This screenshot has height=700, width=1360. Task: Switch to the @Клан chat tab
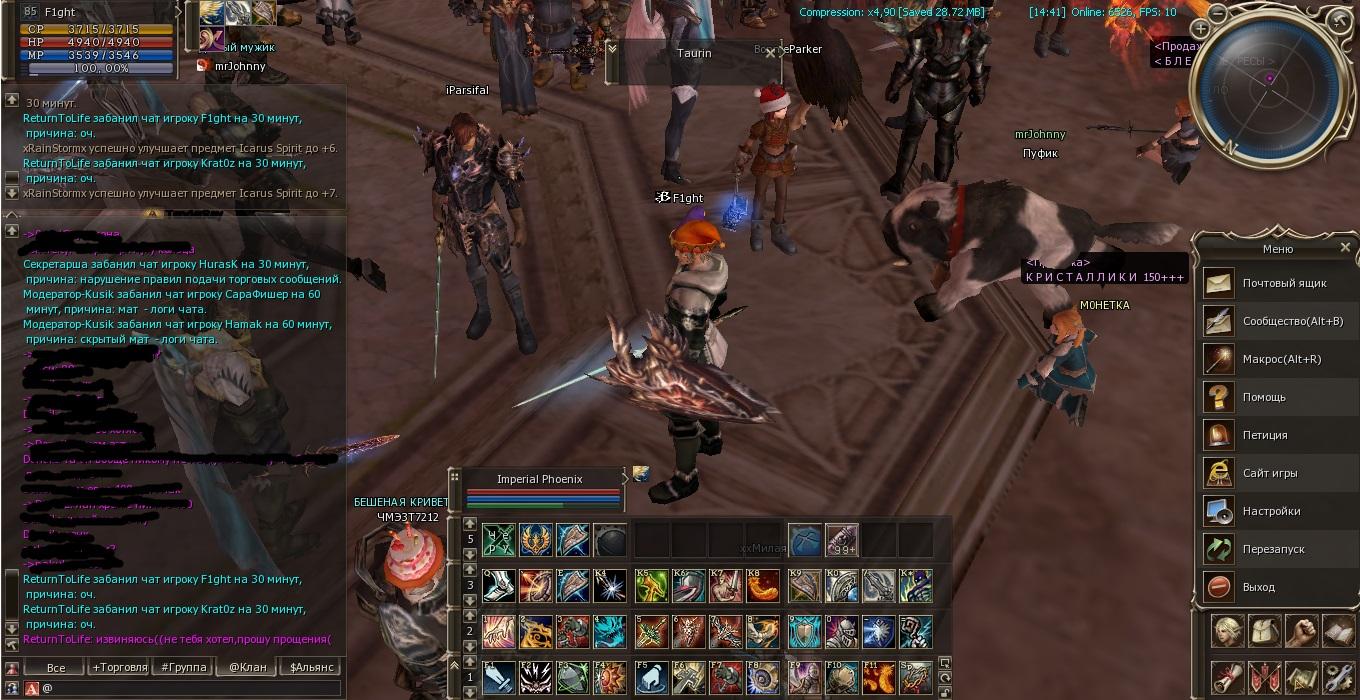tap(248, 667)
